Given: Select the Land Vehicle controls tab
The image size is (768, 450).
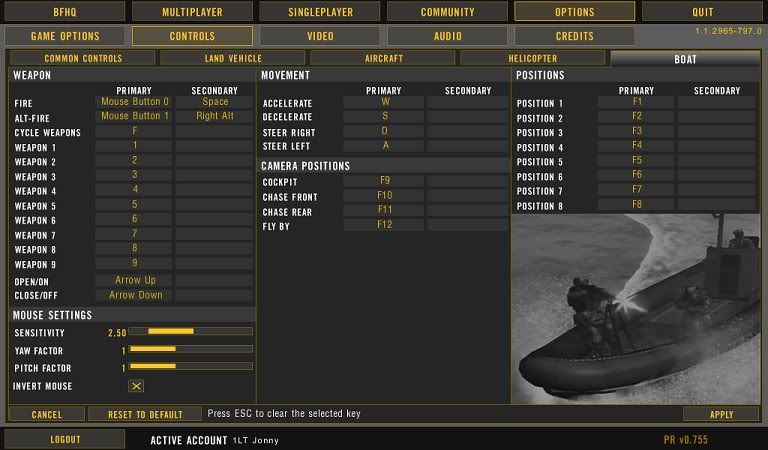Looking at the screenshot, I should point(232,59).
